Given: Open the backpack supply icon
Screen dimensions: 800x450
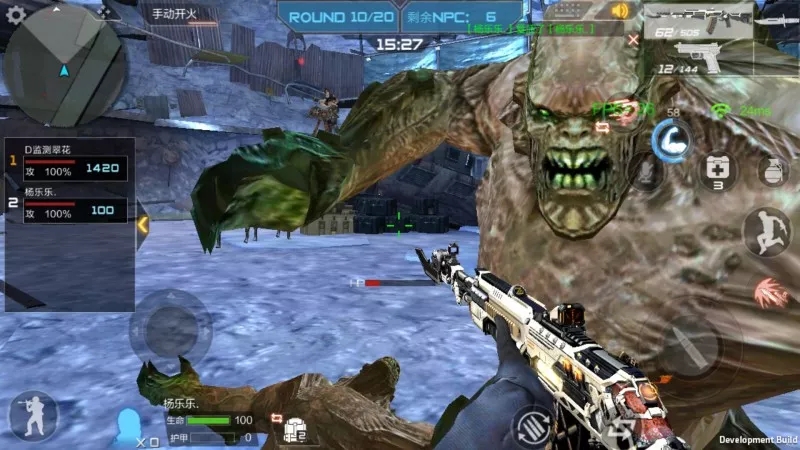Looking at the screenshot, I should coord(294,428).
